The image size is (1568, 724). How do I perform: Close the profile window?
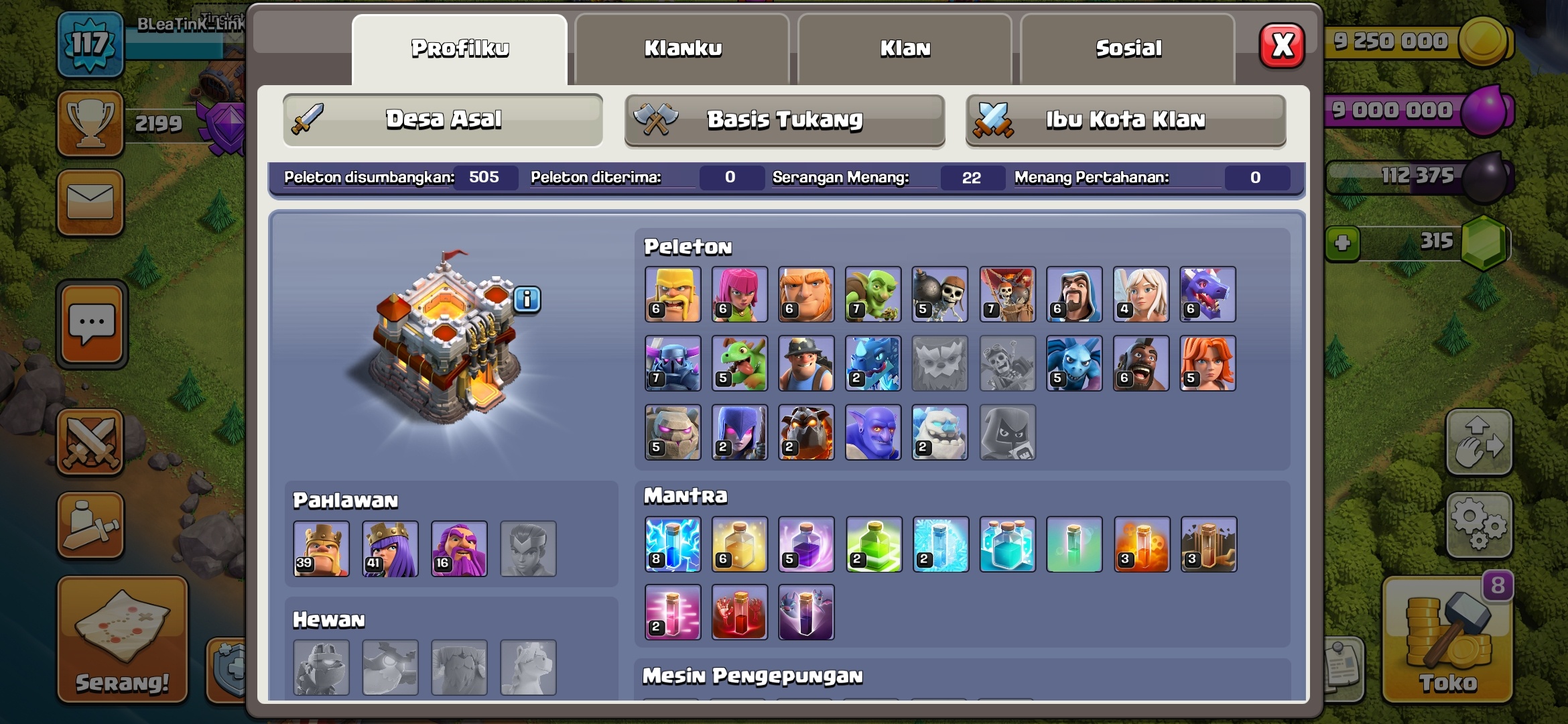coord(1282,46)
